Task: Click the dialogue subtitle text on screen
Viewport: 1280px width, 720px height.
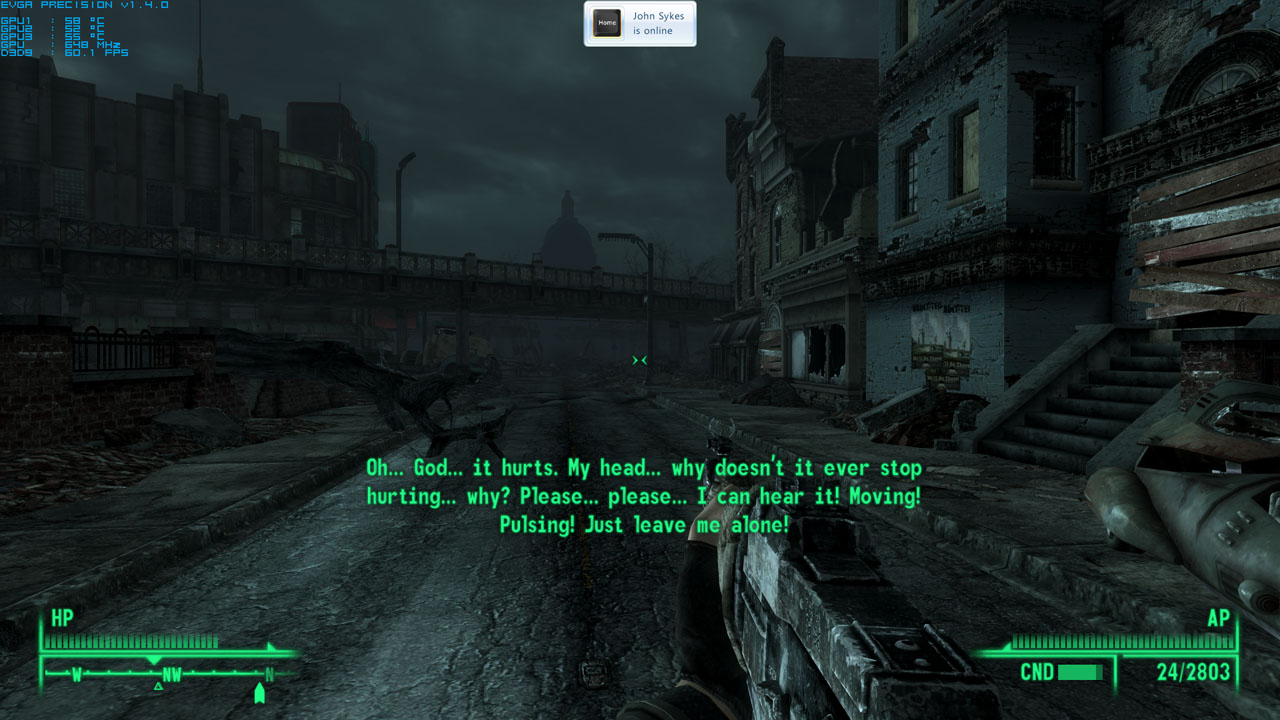Action: pos(640,495)
